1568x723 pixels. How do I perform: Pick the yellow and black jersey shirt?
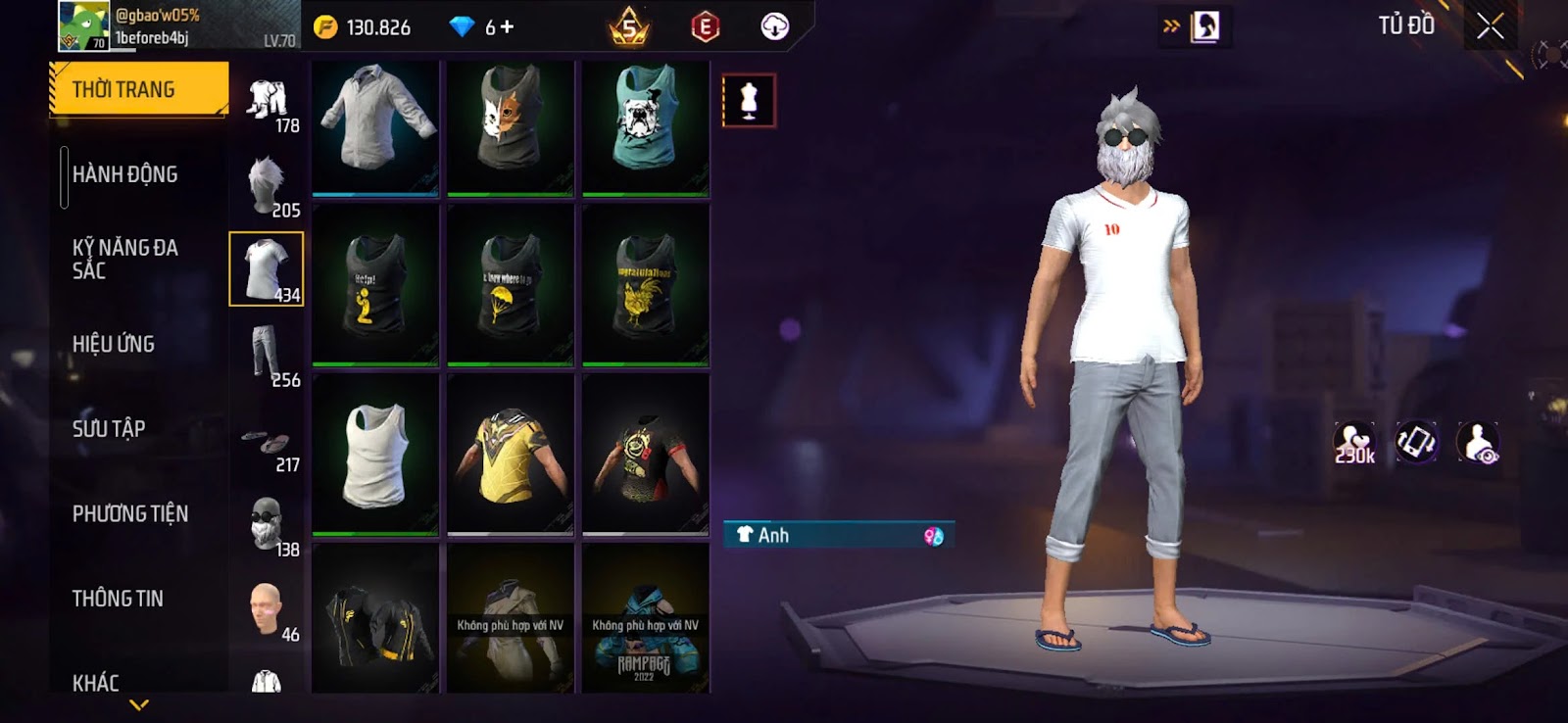click(511, 454)
